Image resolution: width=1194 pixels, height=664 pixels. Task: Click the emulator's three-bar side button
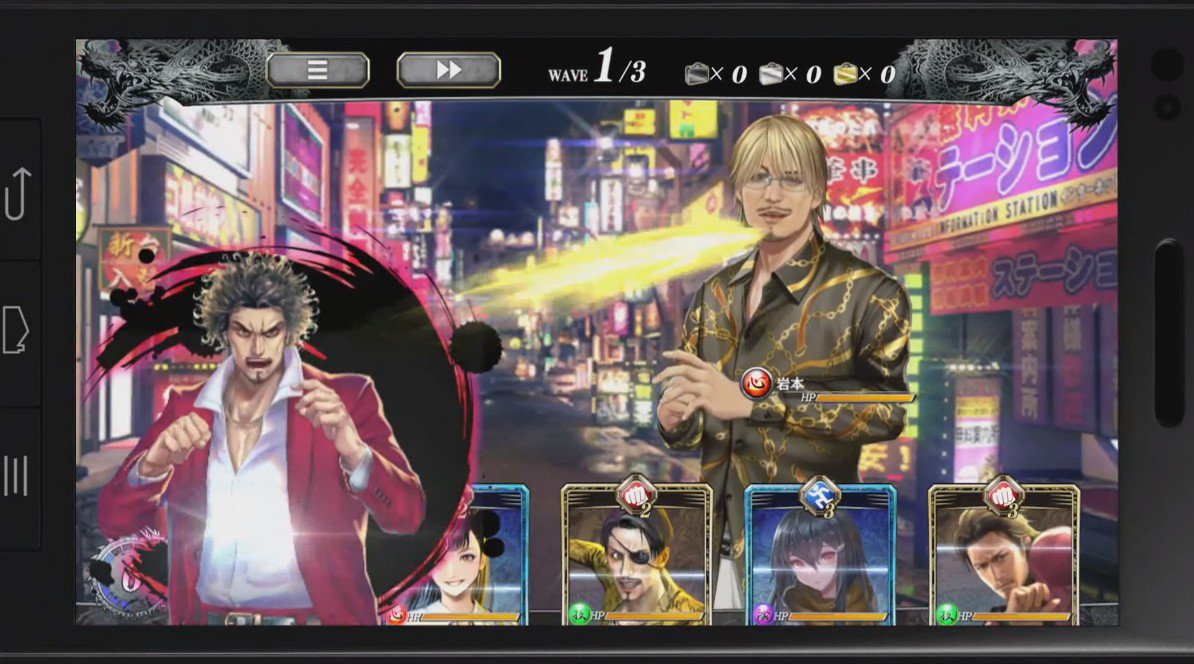pyautogui.click(x=17, y=476)
